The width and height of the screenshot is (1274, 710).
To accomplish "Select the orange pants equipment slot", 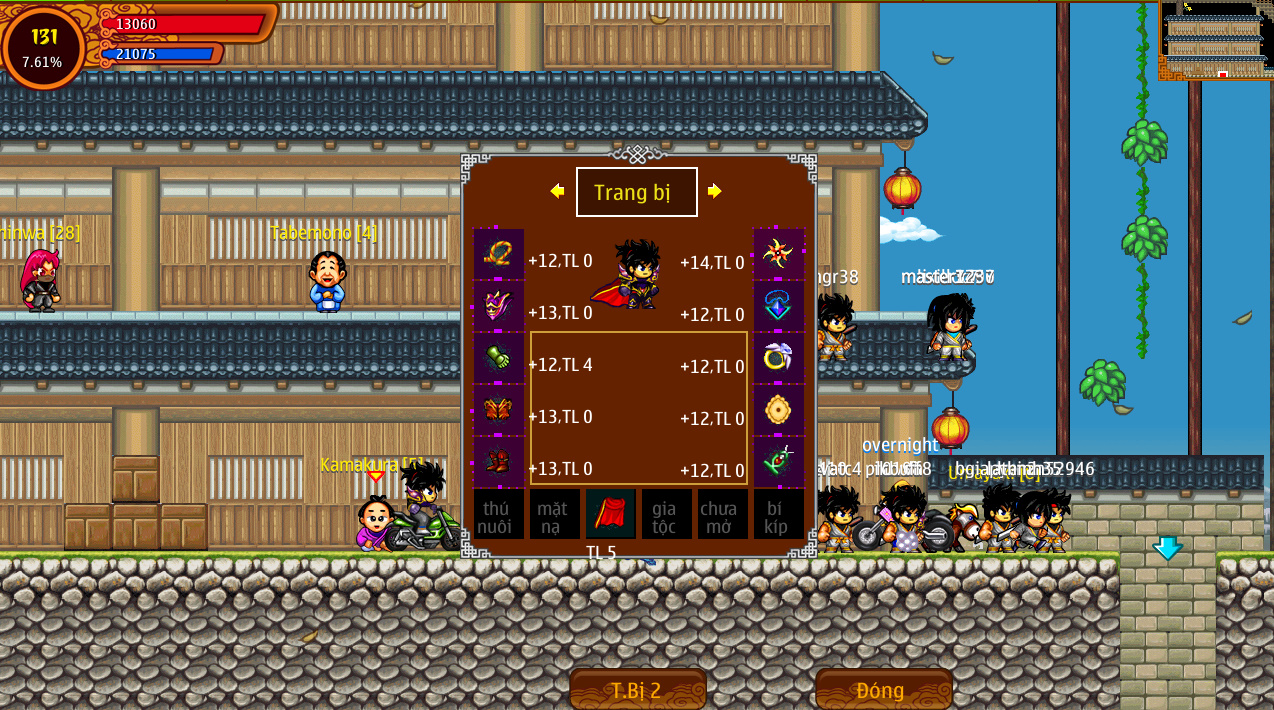I will (x=498, y=410).
